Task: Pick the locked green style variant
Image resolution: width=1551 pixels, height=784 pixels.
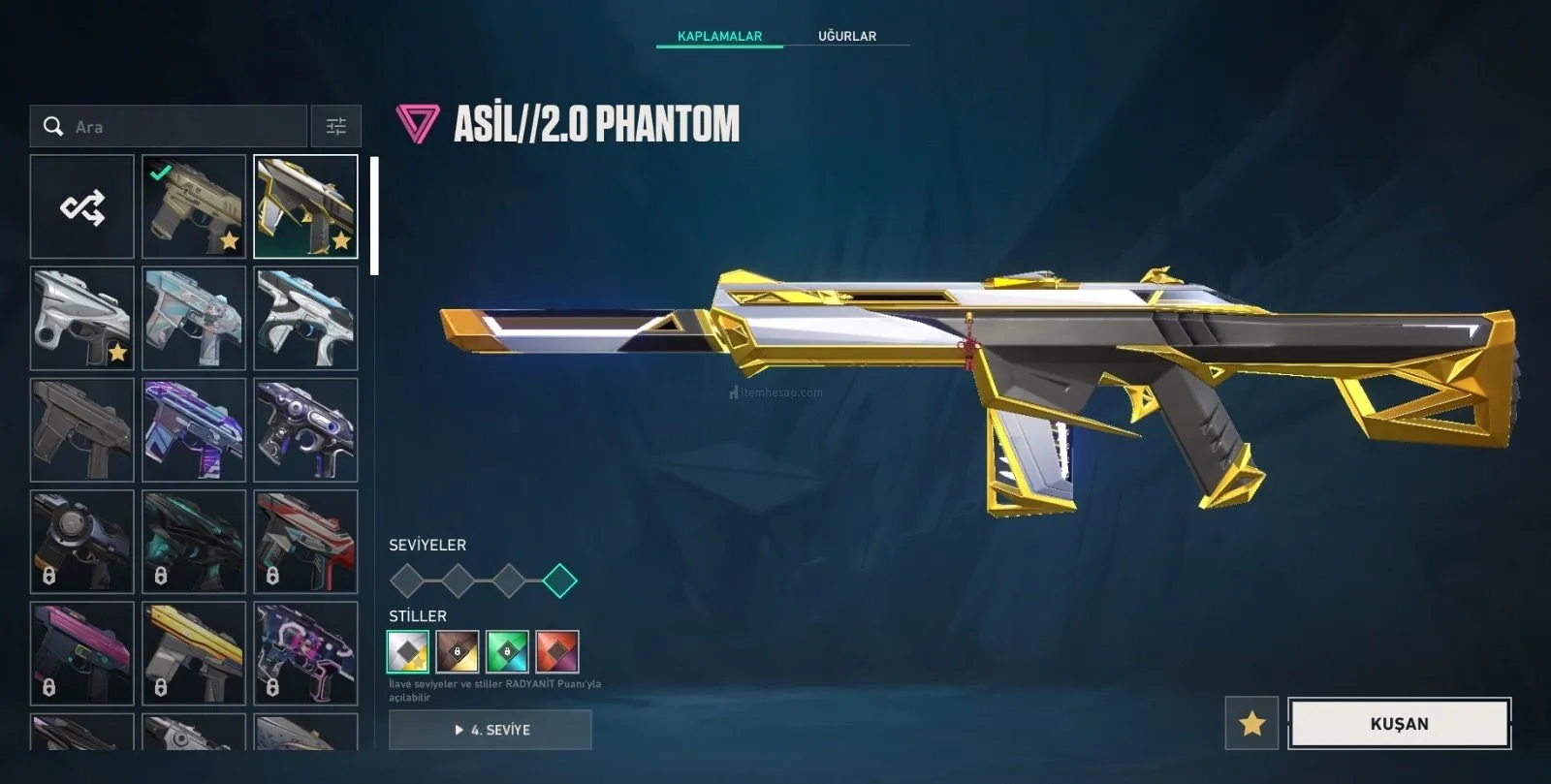Action: click(507, 651)
